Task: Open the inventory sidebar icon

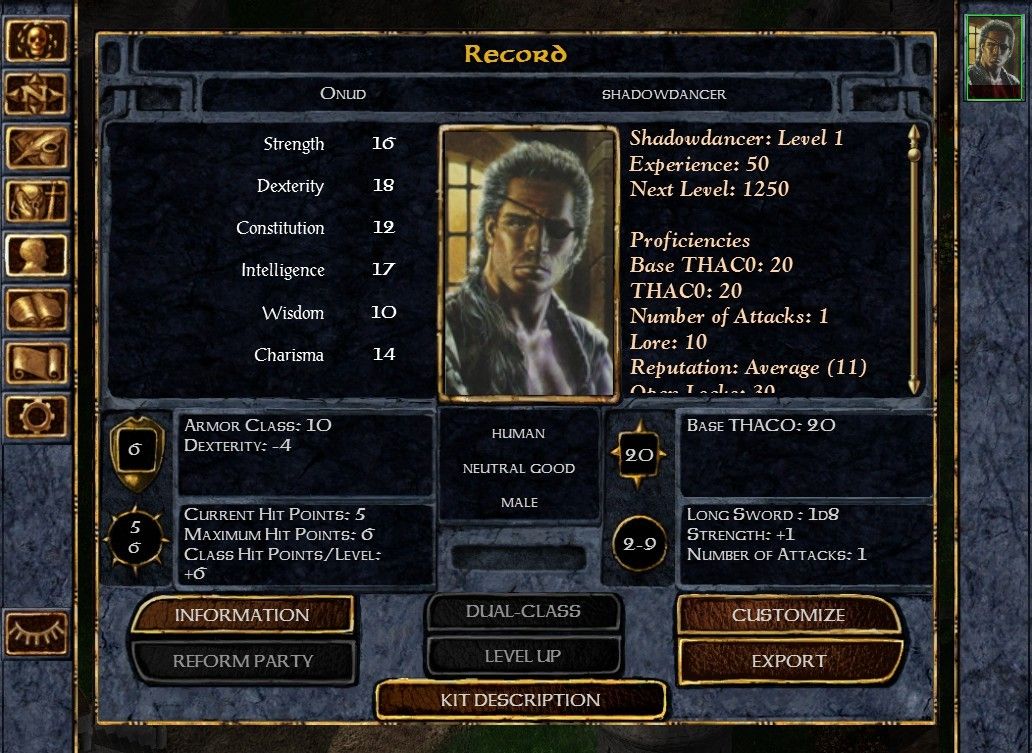Action: pos(37,201)
